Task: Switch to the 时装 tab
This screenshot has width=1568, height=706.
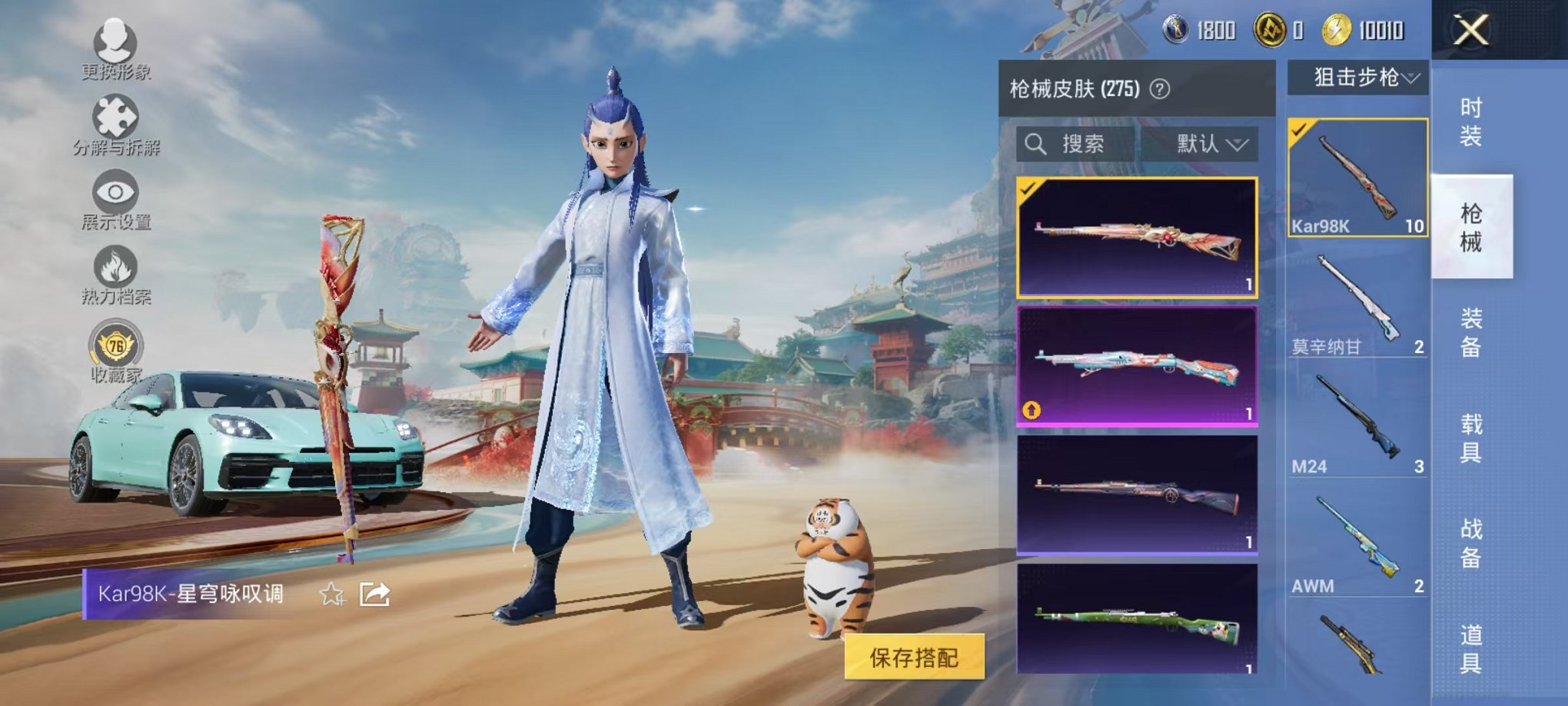Action: pyautogui.click(x=1470, y=120)
